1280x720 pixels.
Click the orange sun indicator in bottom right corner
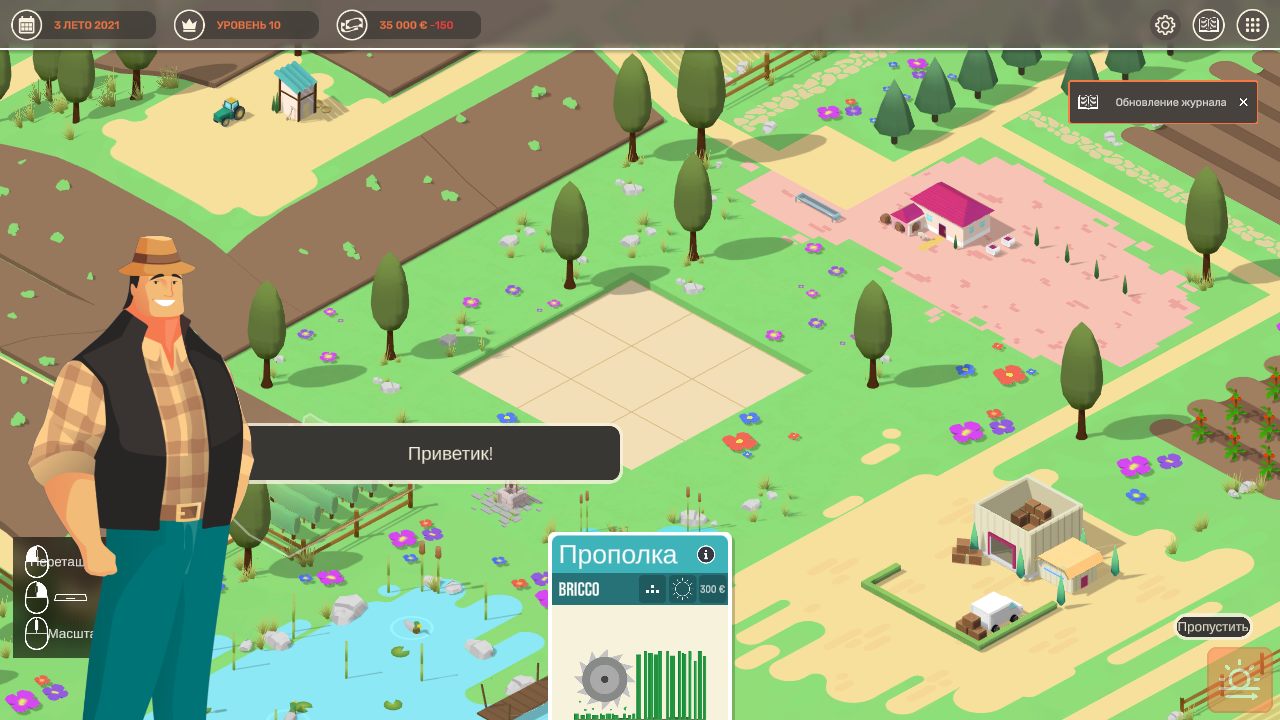(1238, 678)
